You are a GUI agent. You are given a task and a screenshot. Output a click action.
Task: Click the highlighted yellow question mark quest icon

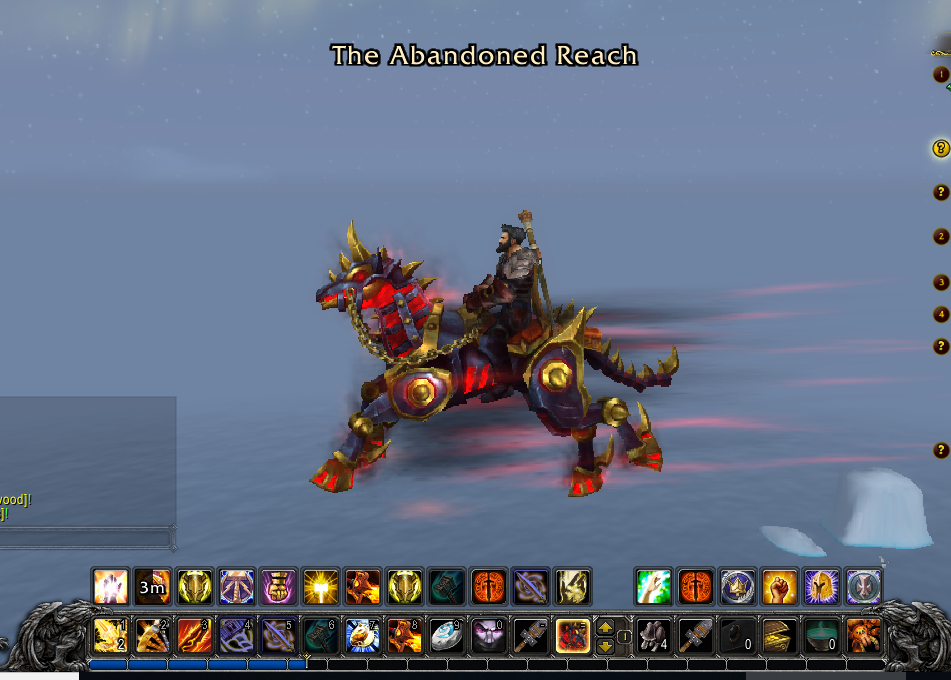pos(940,149)
